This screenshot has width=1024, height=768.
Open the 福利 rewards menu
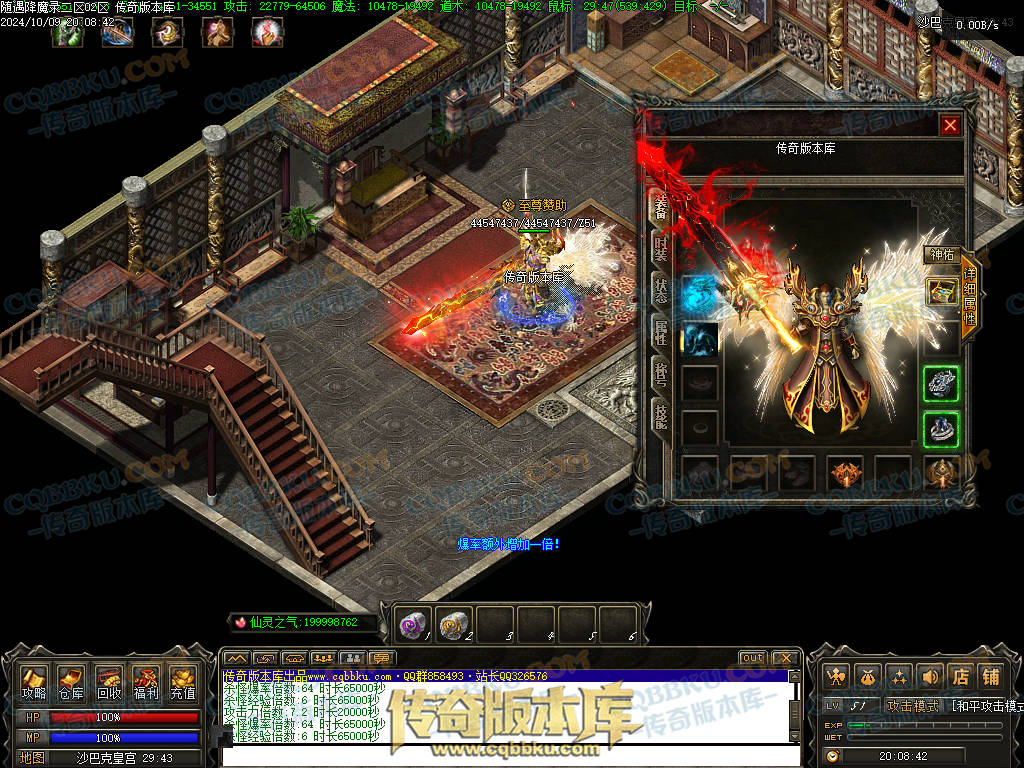pos(146,682)
